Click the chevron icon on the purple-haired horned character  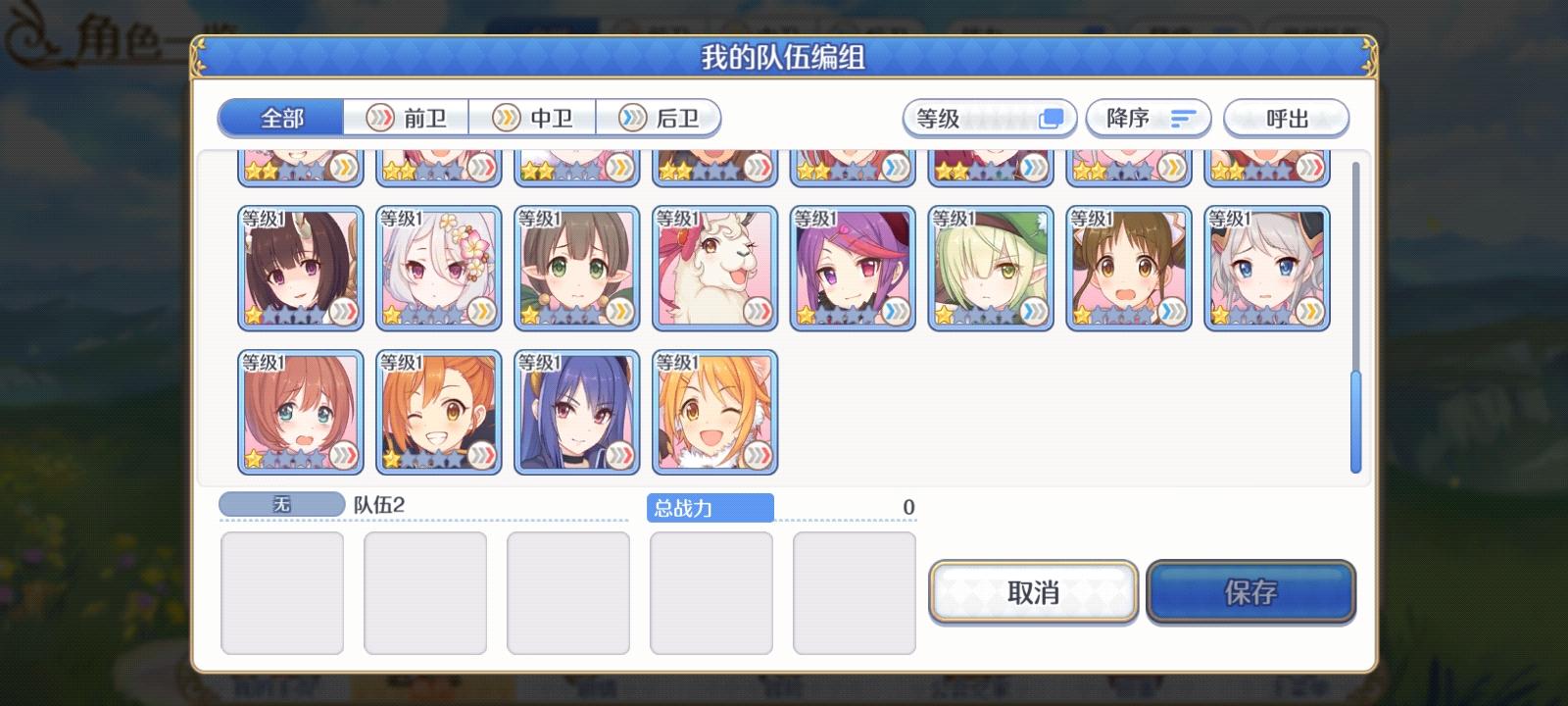click(894, 312)
